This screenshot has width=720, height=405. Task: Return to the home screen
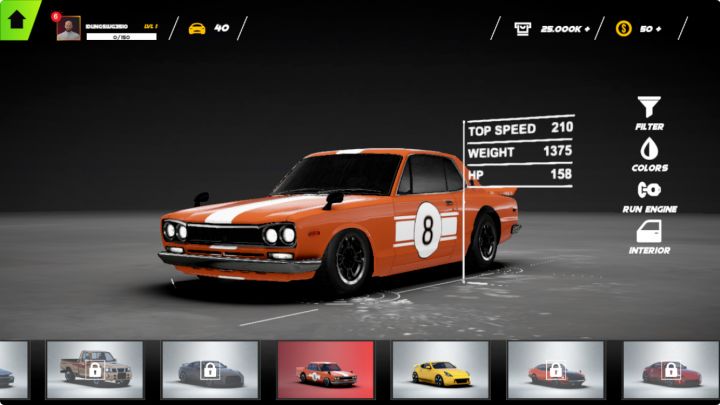coord(17,19)
